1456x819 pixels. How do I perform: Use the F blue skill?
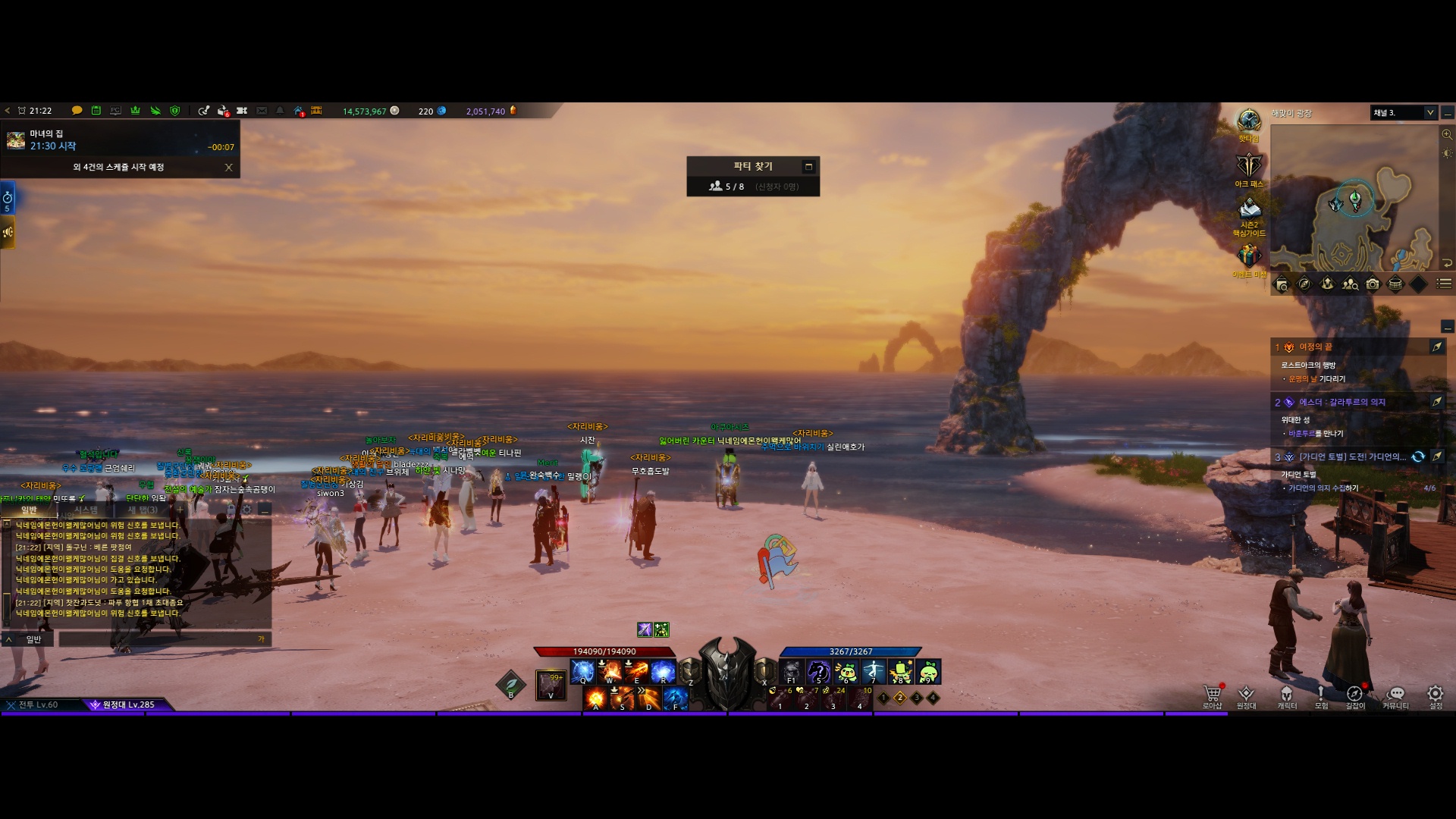click(675, 698)
